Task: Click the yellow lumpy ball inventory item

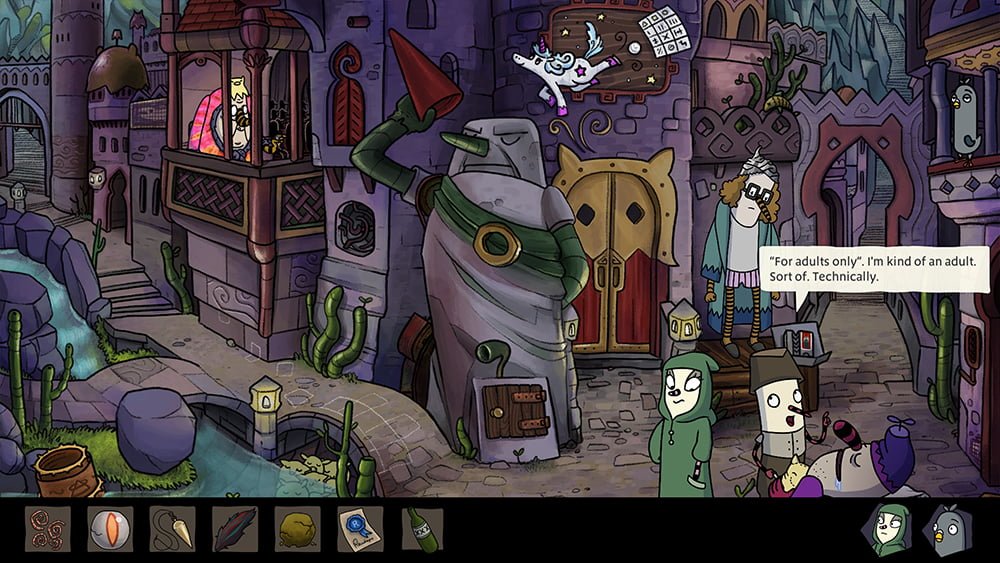Action: point(296,529)
